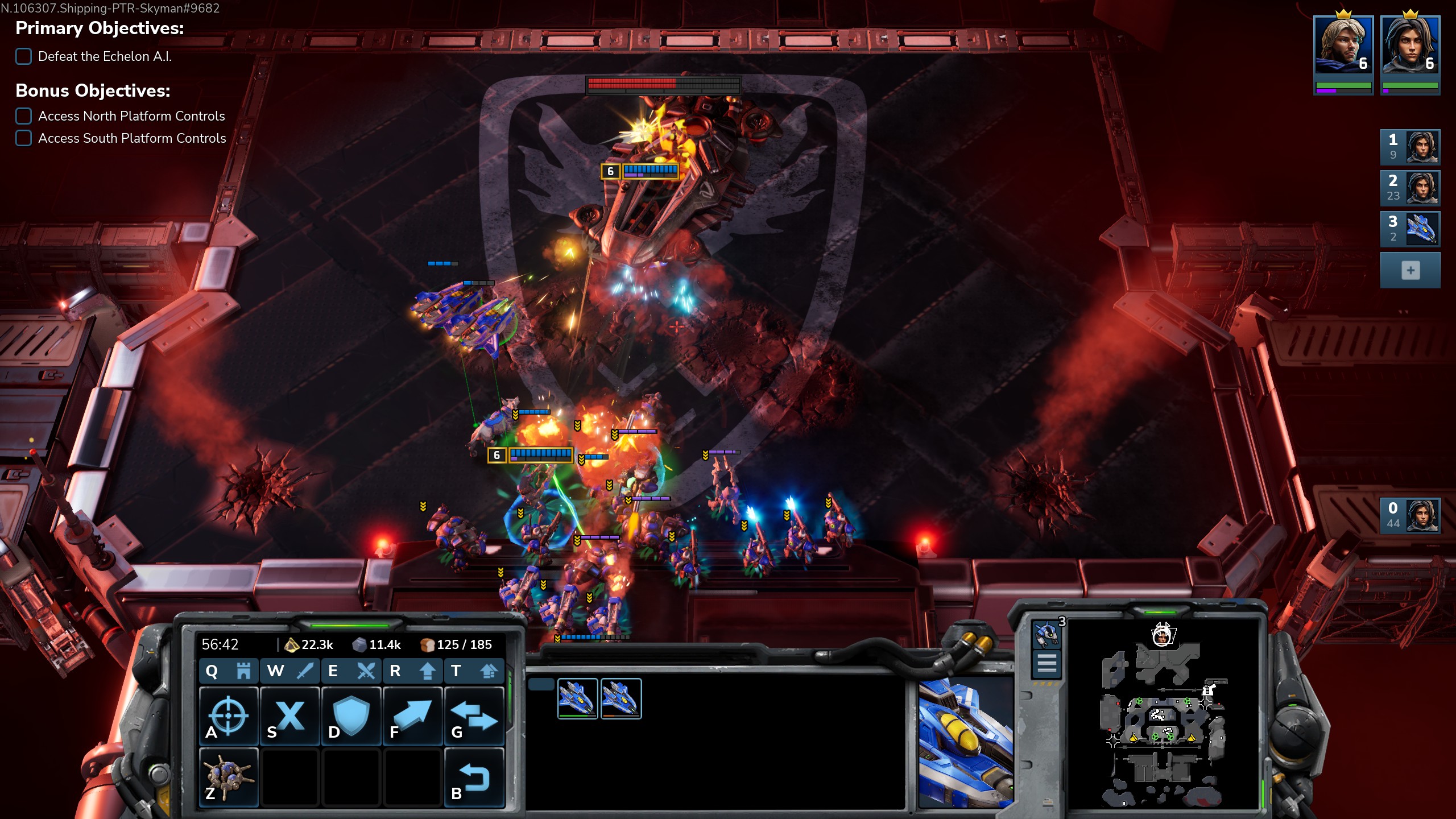Add a new control group
Viewport: 1456px width, 819px height.
point(1409,270)
